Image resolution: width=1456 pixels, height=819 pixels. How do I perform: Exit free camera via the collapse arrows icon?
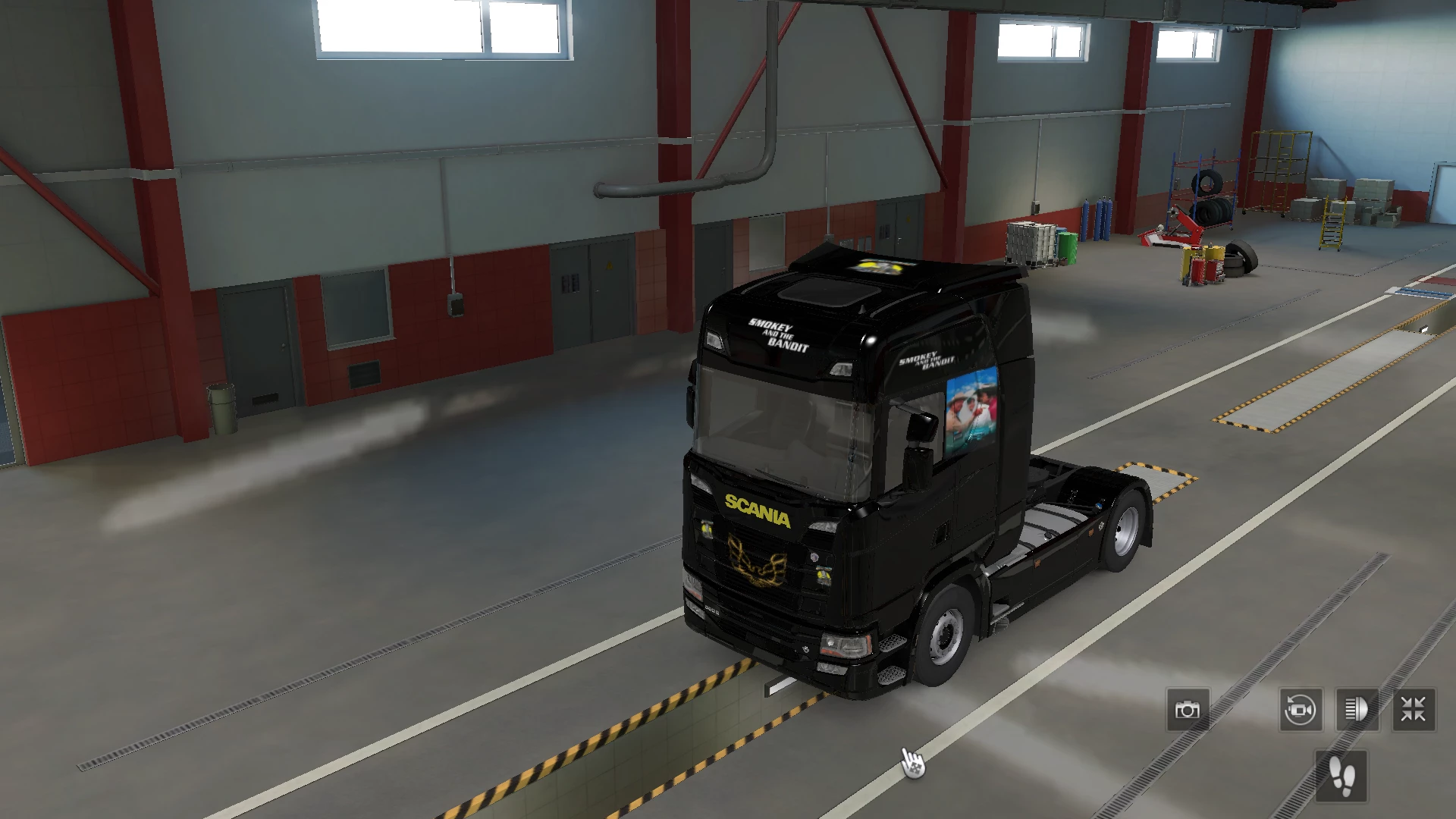click(x=1412, y=710)
